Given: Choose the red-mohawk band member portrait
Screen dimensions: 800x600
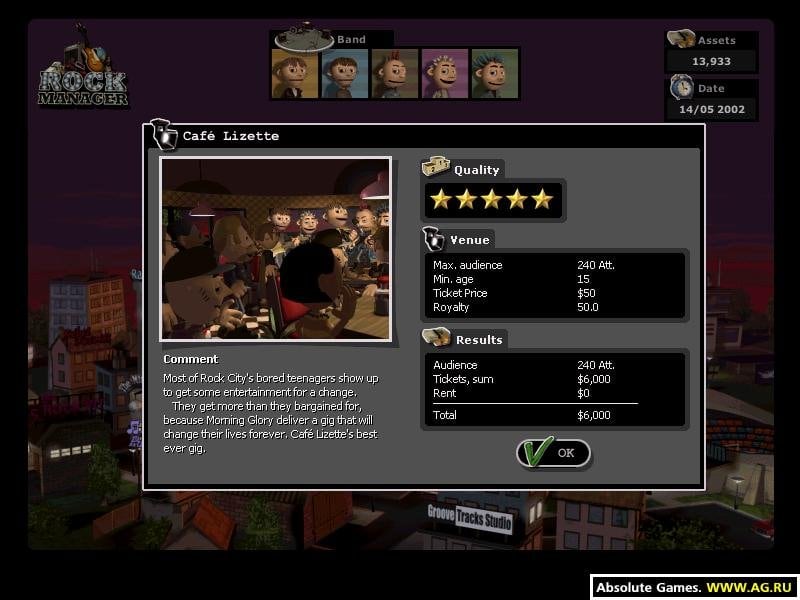Looking at the screenshot, I should (x=395, y=73).
